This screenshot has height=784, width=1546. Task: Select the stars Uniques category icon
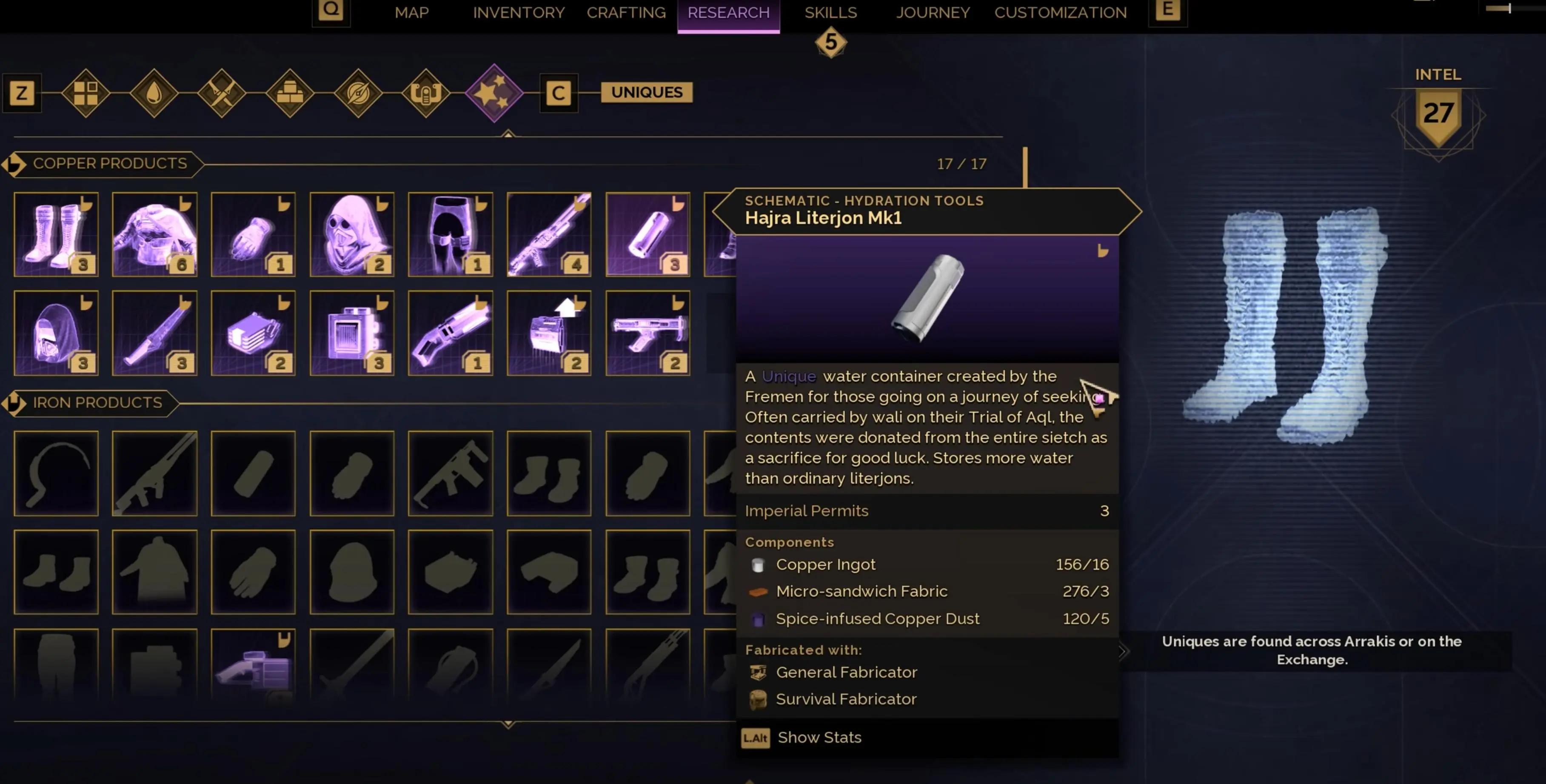[494, 93]
